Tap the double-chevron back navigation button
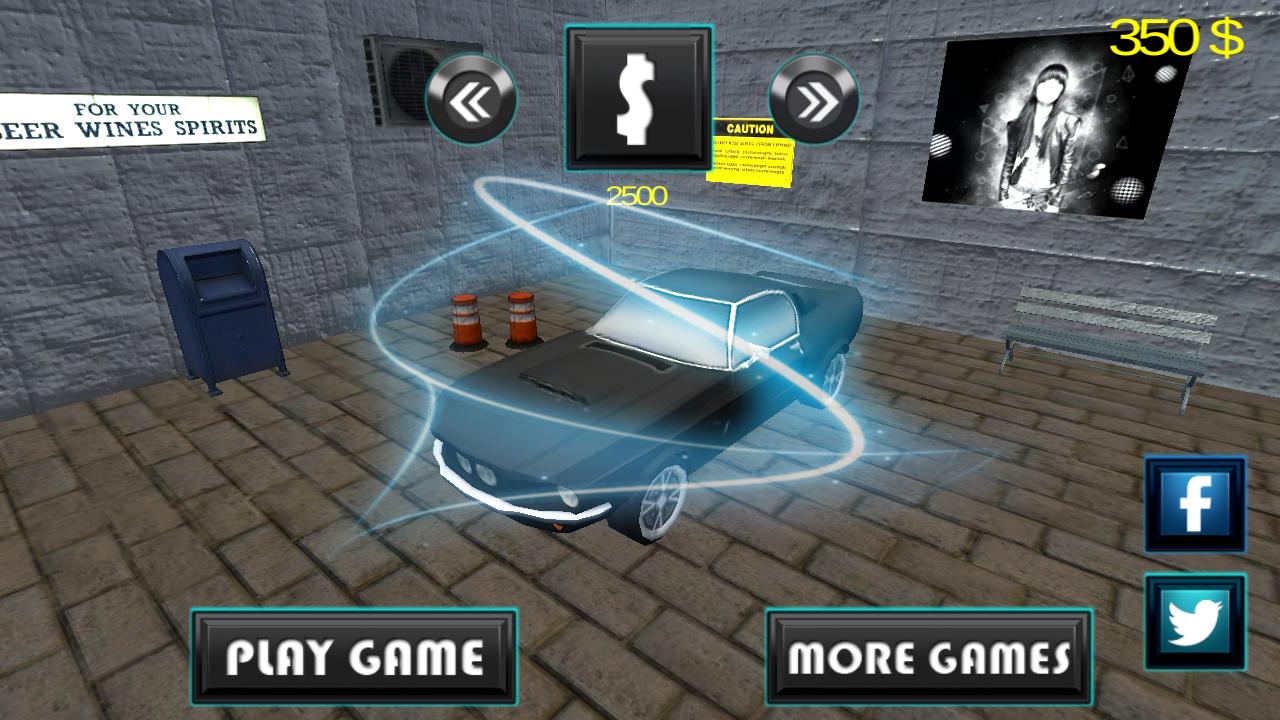Image resolution: width=1280 pixels, height=720 pixels. pos(470,100)
